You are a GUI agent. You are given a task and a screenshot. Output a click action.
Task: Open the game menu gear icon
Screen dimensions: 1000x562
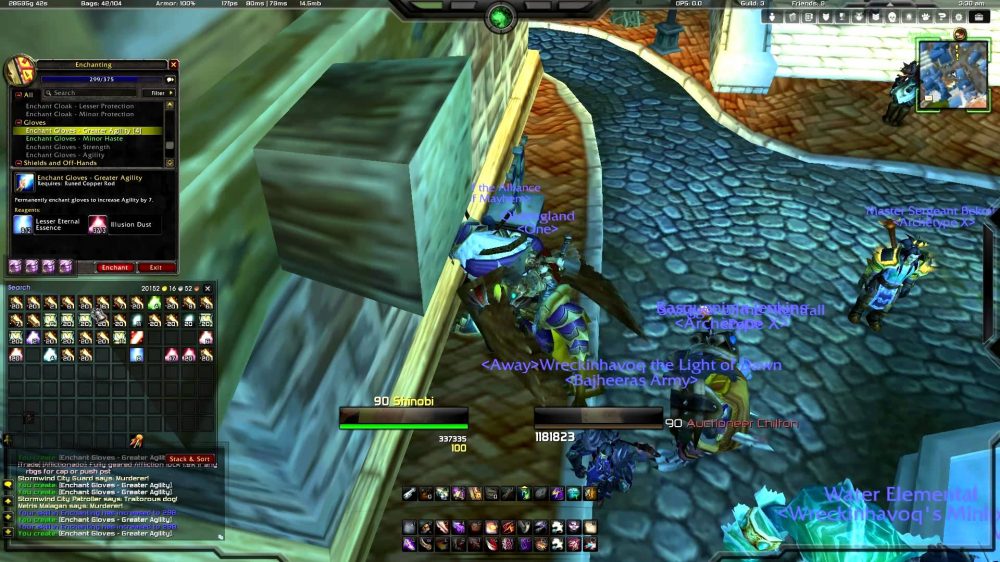tap(959, 17)
